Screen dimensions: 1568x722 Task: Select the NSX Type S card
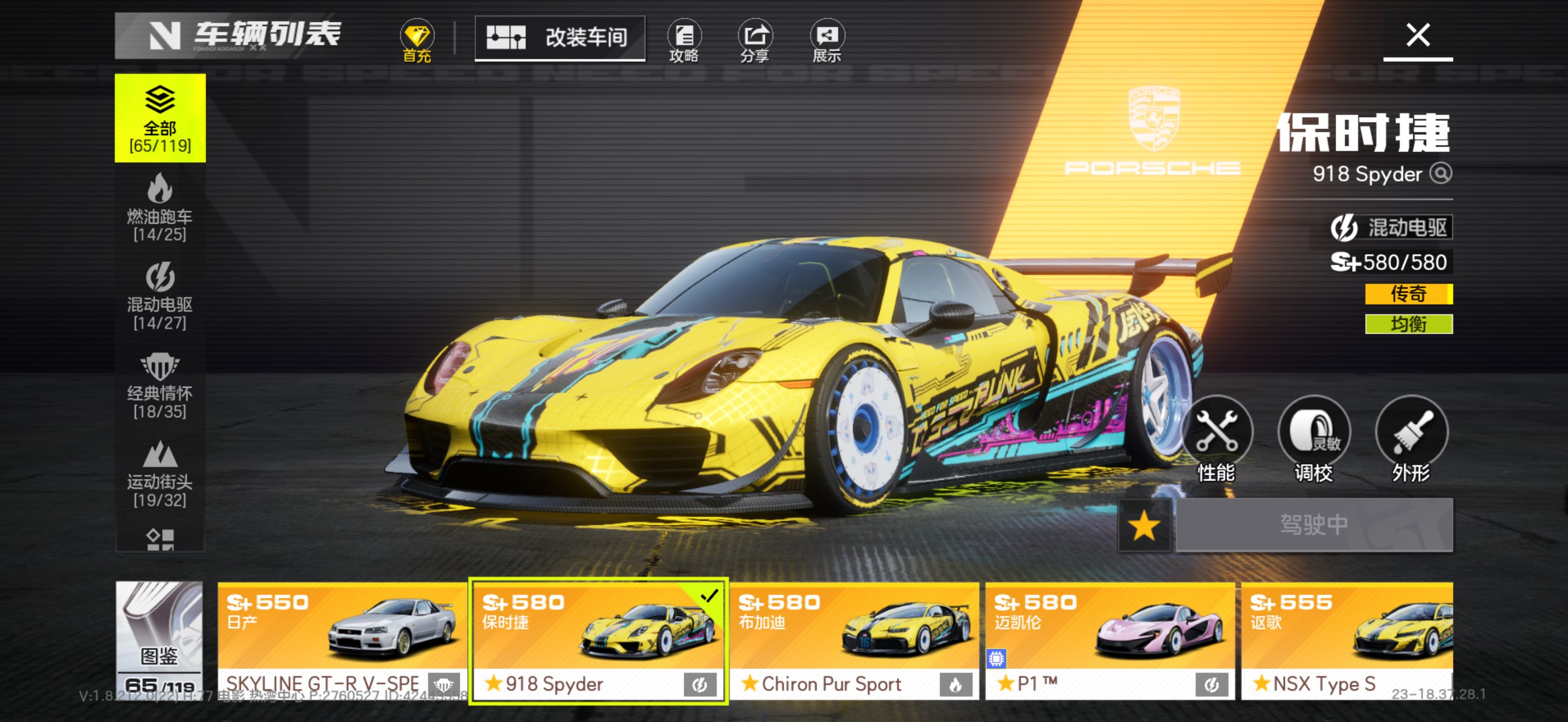tap(1347, 641)
